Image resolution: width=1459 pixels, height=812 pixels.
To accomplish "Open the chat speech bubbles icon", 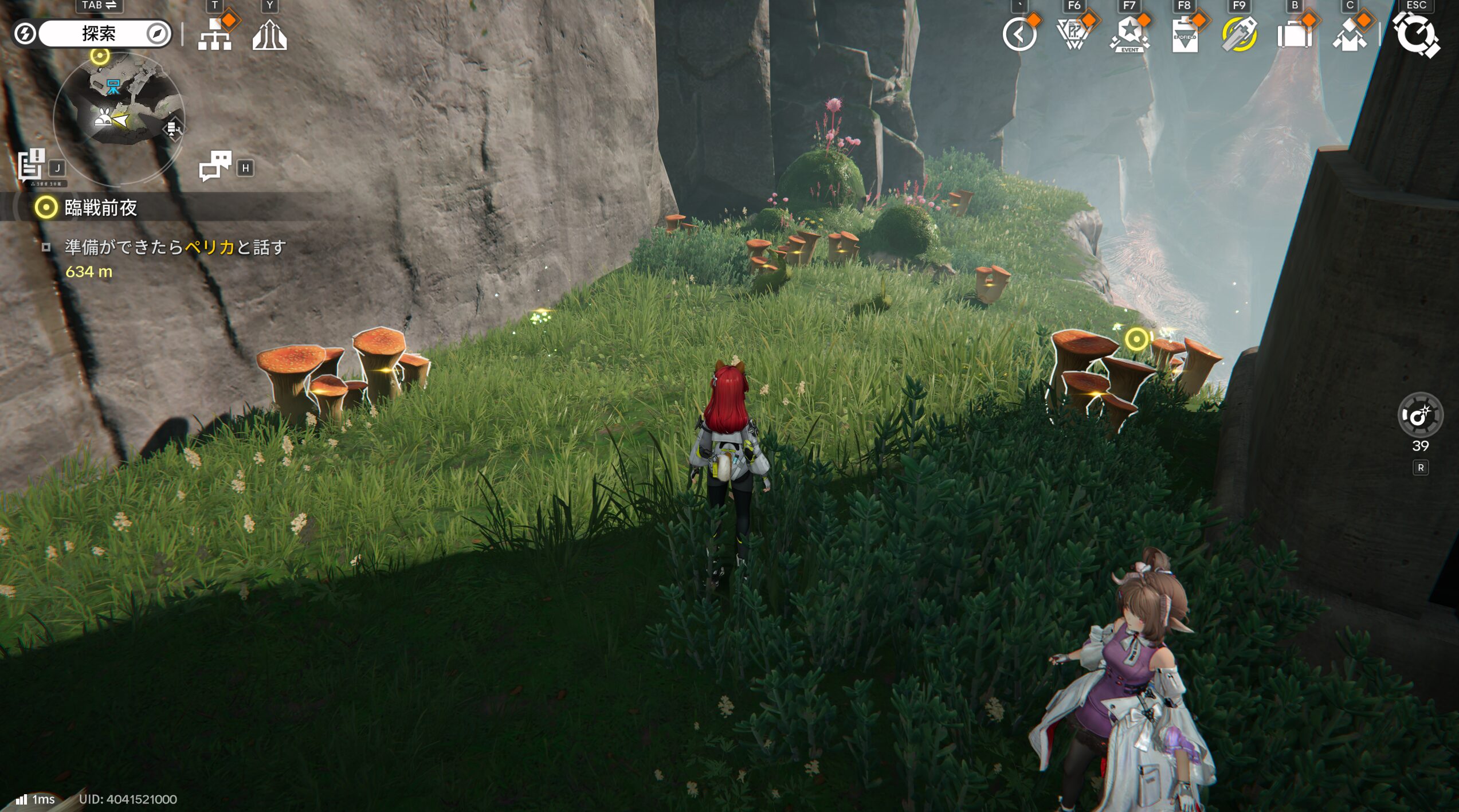I will point(215,166).
